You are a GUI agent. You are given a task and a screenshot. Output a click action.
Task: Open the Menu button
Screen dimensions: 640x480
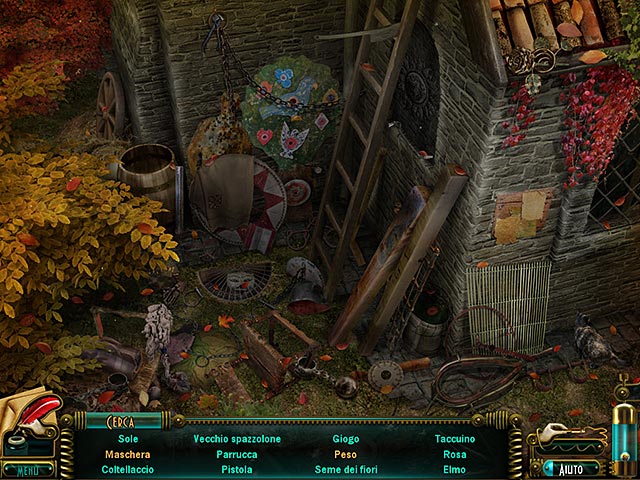point(28,469)
